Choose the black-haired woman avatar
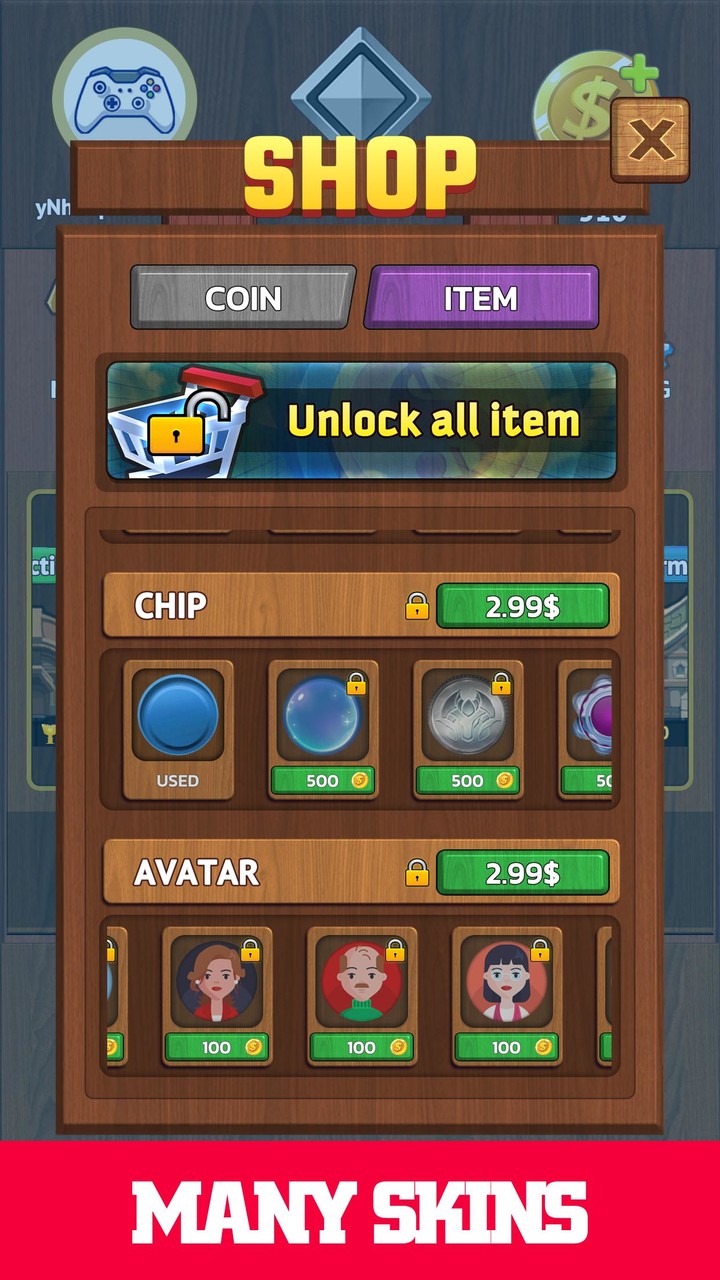 click(x=507, y=982)
